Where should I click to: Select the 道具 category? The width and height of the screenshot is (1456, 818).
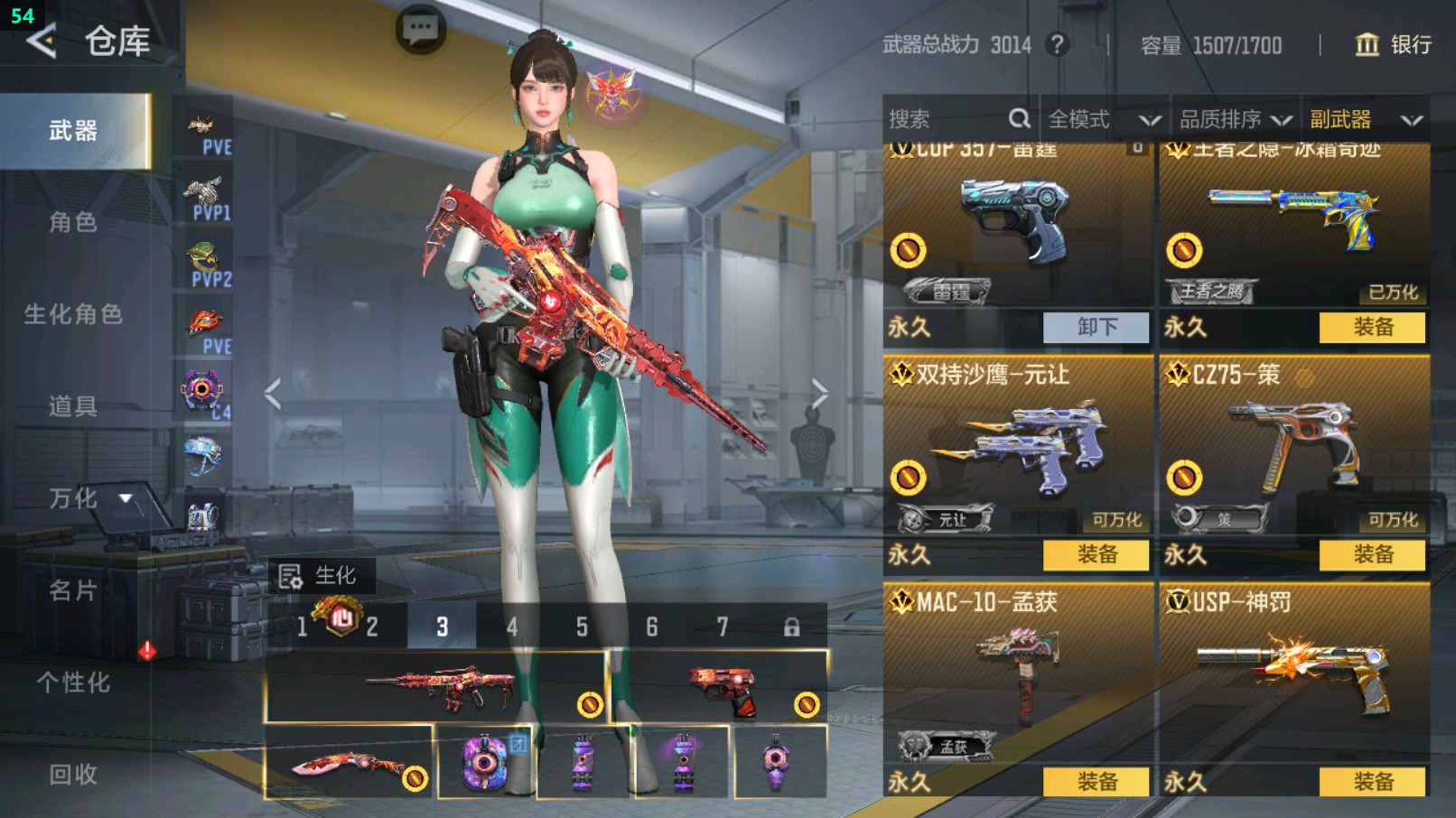[x=73, y=406]
